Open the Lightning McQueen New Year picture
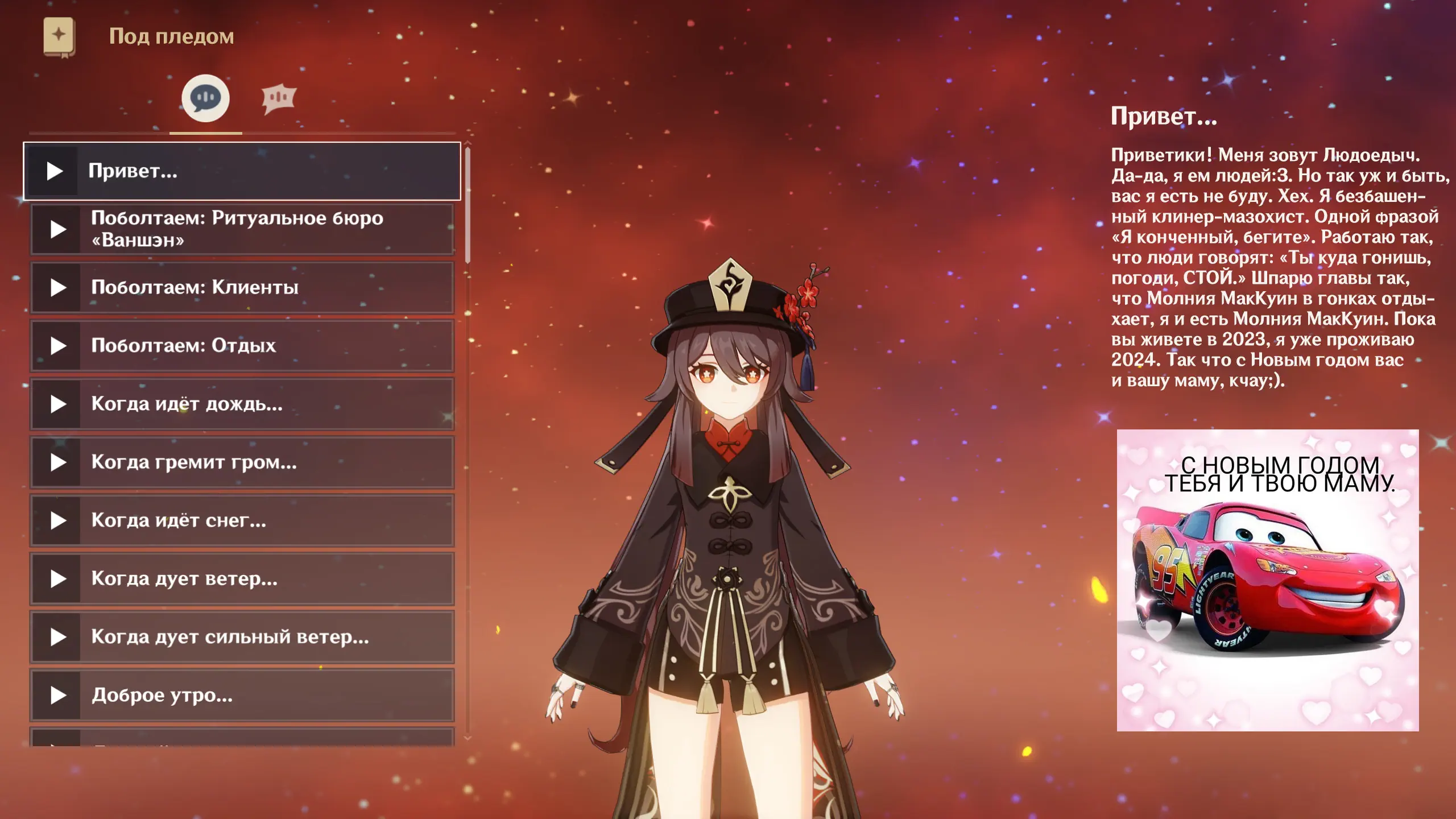This screenshot has width=1456, height=819. [x=1268, y=580]
